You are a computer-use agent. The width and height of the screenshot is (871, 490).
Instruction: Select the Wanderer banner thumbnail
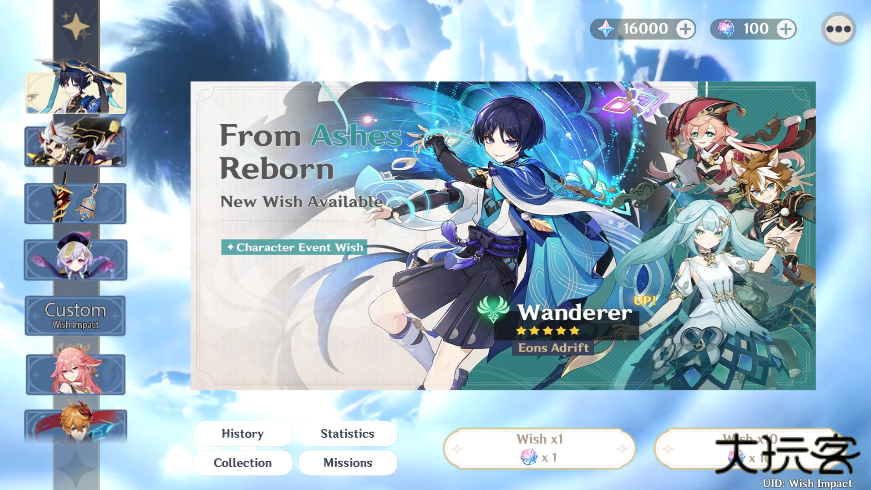pyautogui.click(x=76, y=91)
